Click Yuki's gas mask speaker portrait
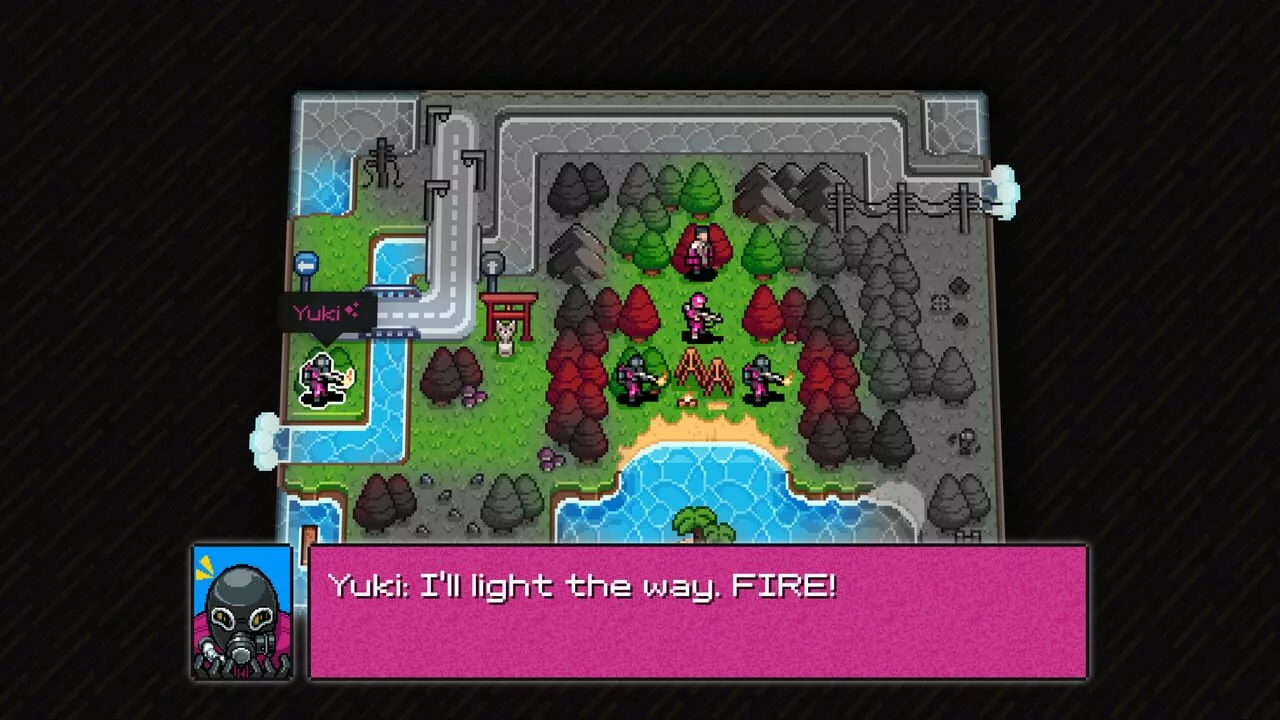 (242, 612)
